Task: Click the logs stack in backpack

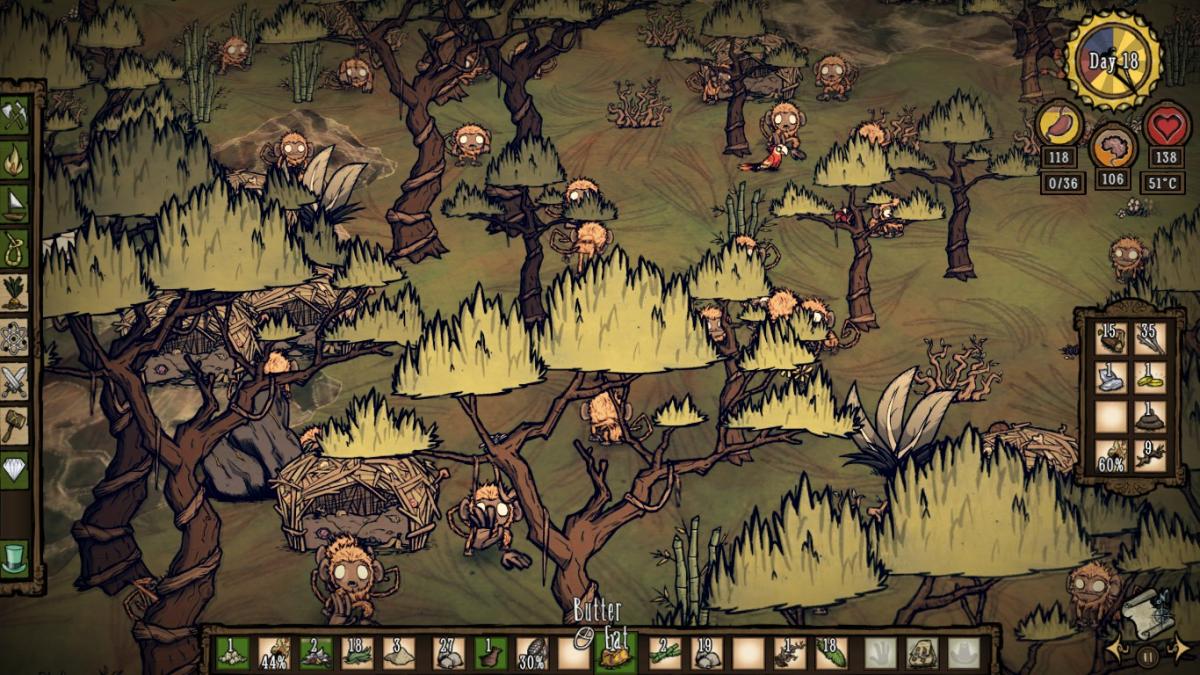Action: point(1112,338)
